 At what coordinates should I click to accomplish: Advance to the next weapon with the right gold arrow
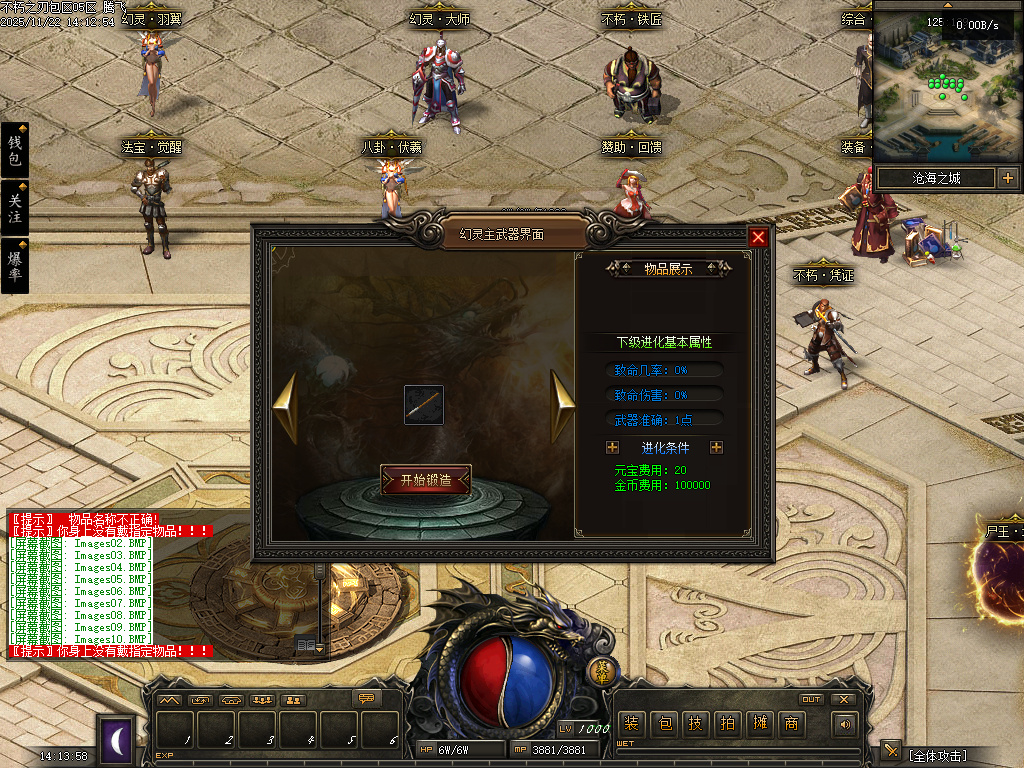(563, 405)
